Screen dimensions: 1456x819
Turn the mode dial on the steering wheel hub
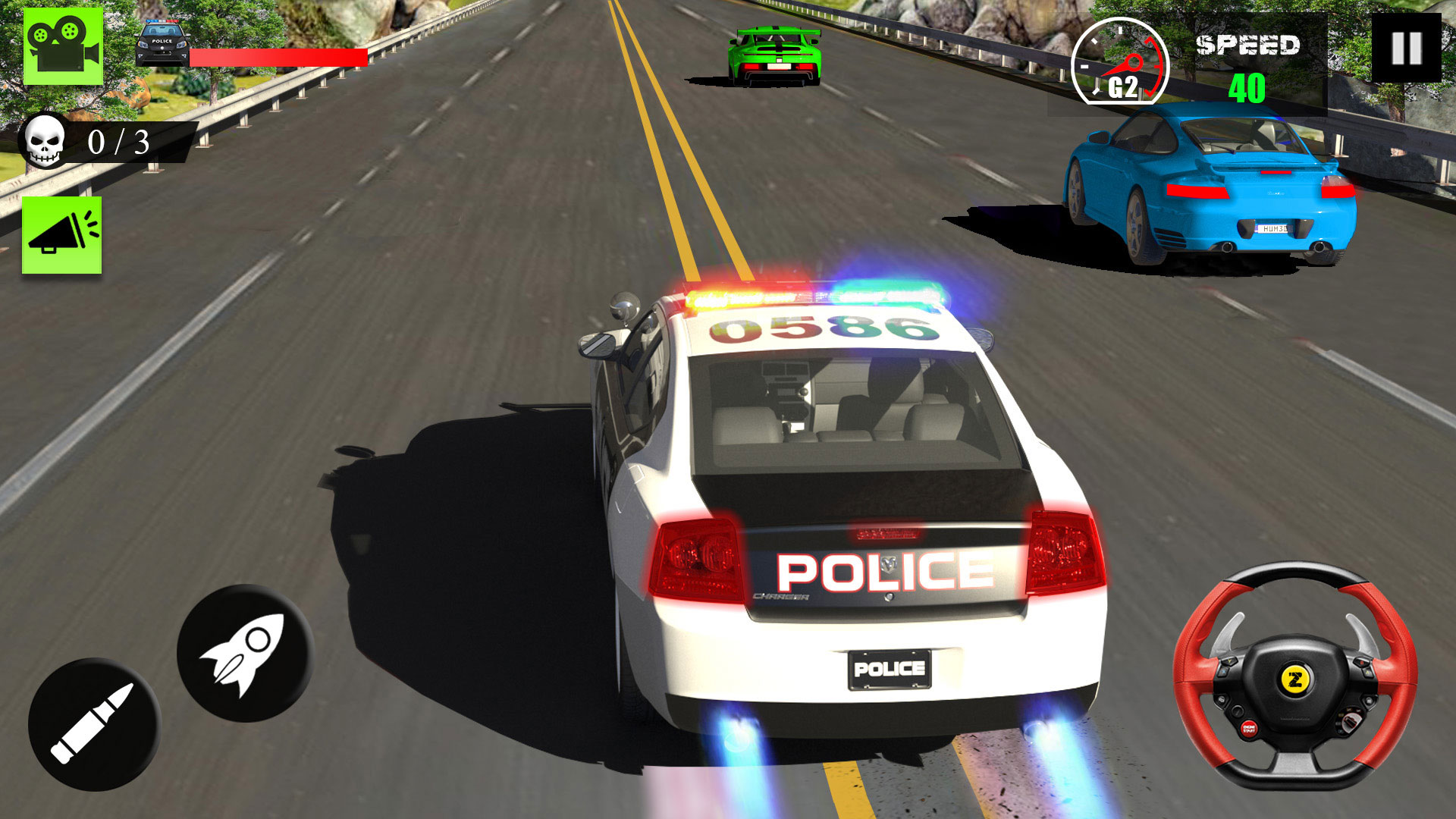click(1351, 722)
